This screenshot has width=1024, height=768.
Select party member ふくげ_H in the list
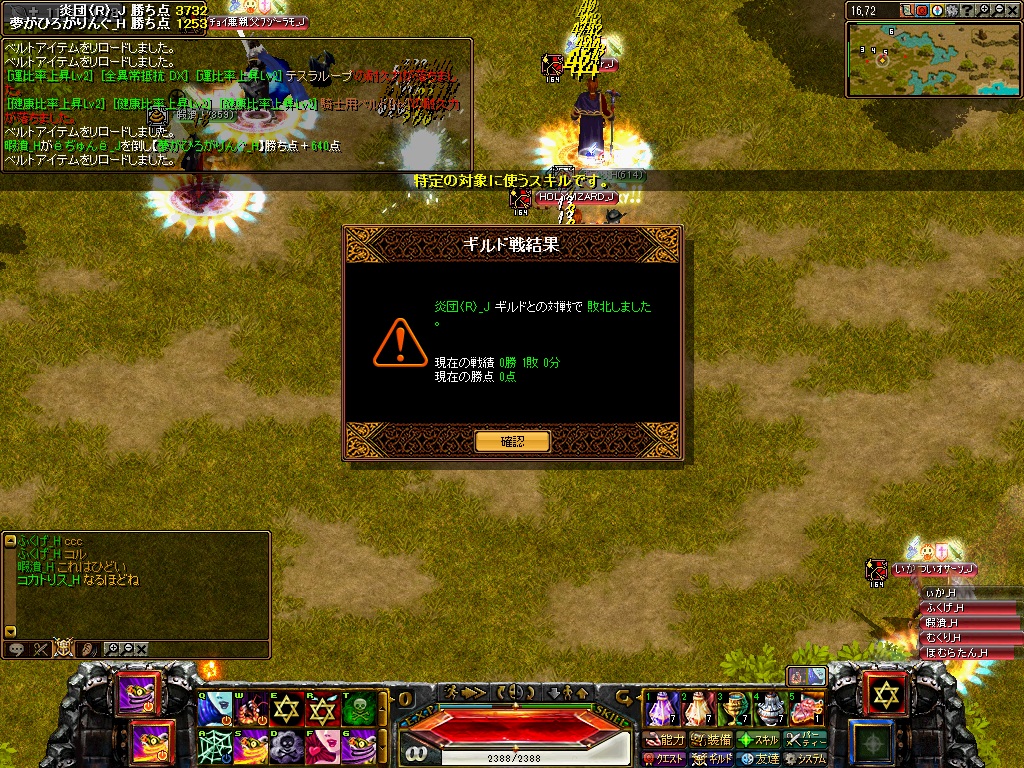(944, 608)
